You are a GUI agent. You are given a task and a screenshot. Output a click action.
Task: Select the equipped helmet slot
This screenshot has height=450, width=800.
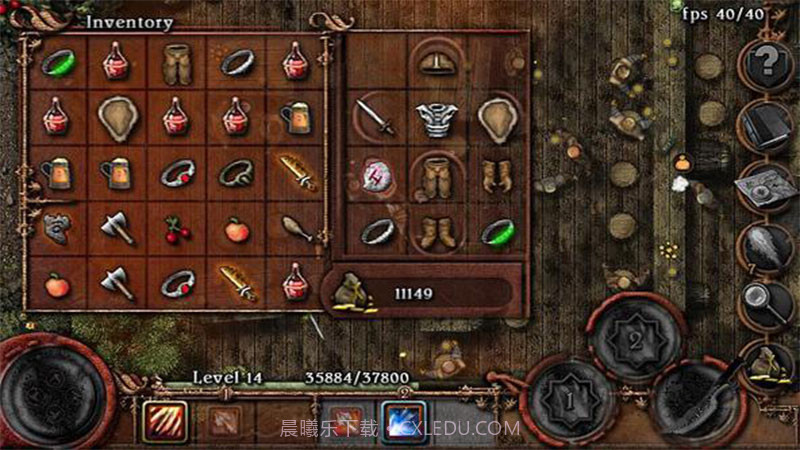[437, 63]
